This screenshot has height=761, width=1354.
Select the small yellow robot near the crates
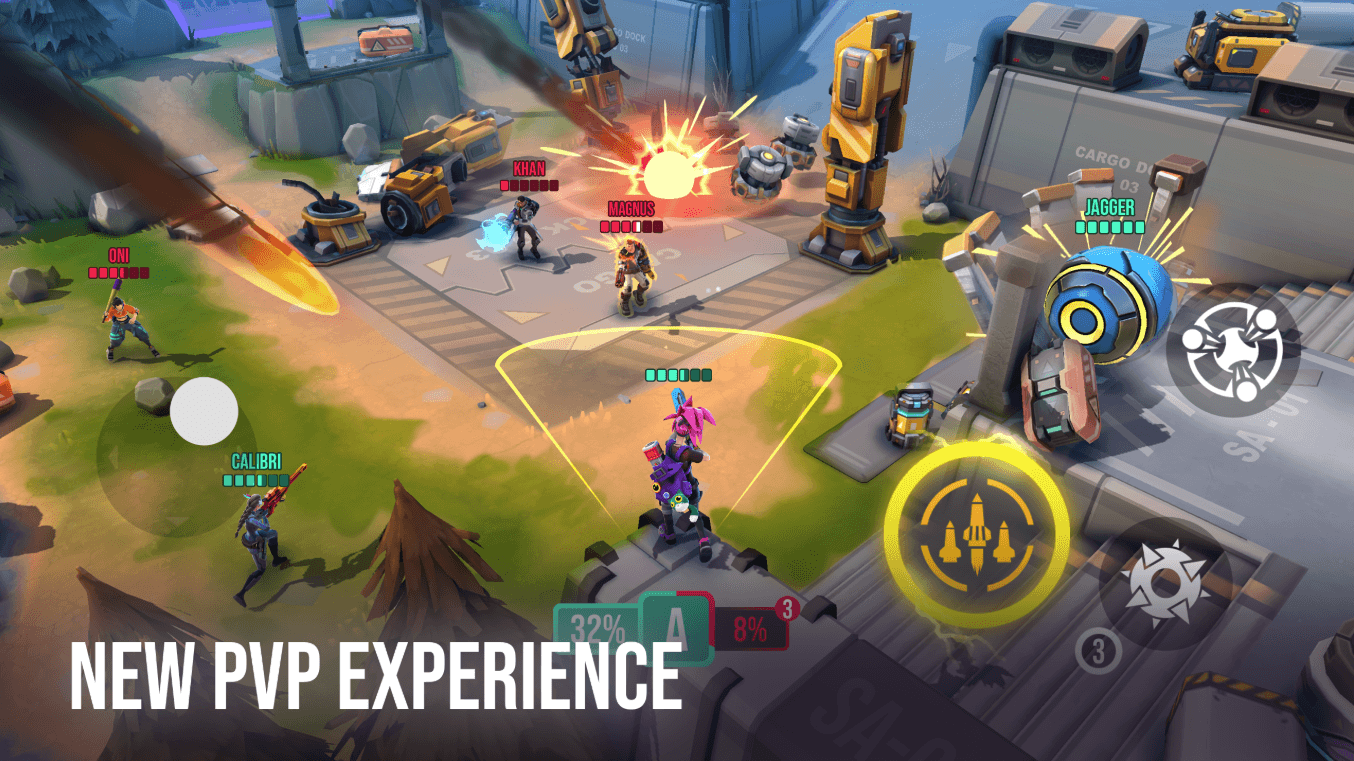[x=906, y=412]
